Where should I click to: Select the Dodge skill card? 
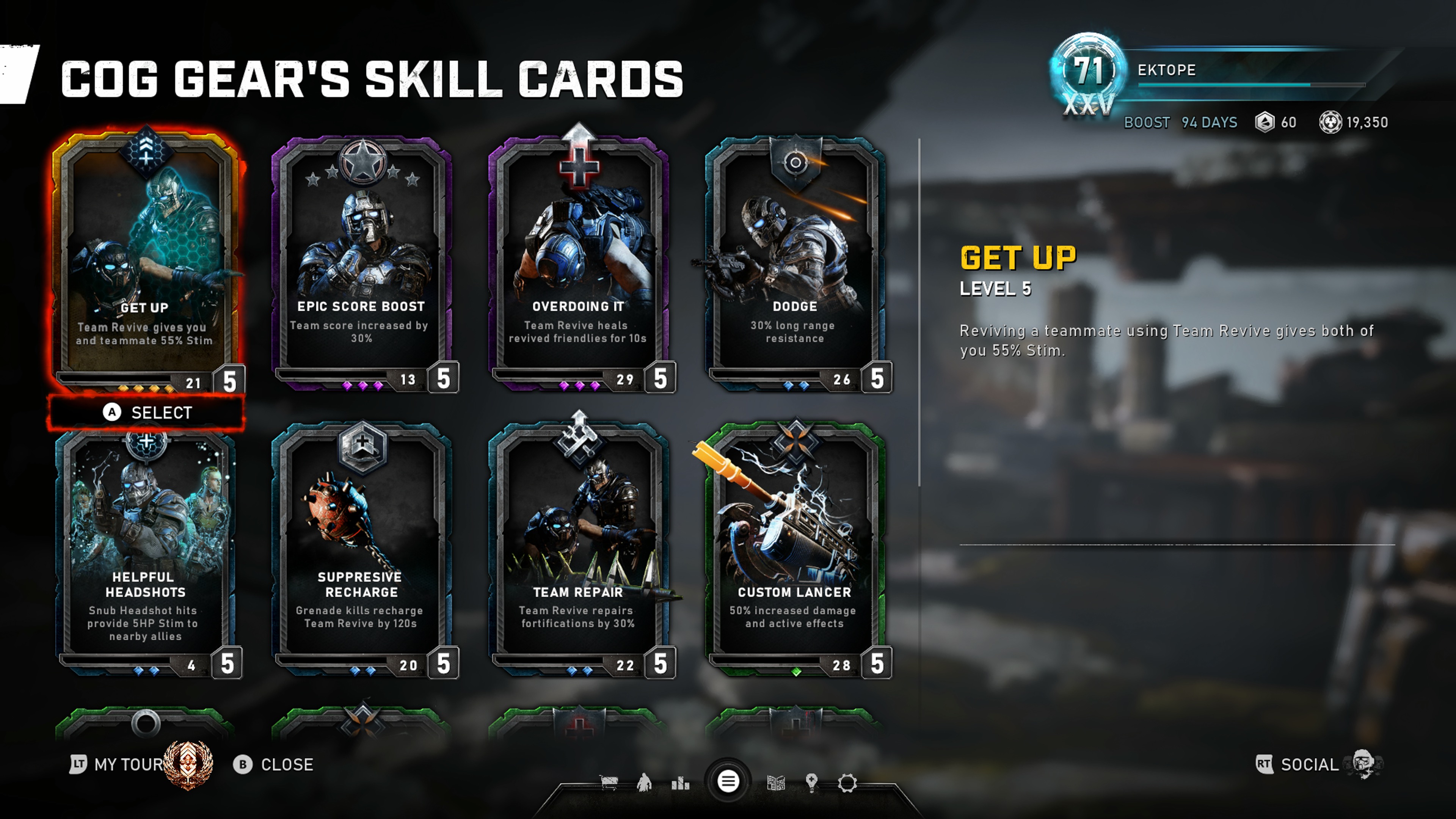(x=795, y=260)
